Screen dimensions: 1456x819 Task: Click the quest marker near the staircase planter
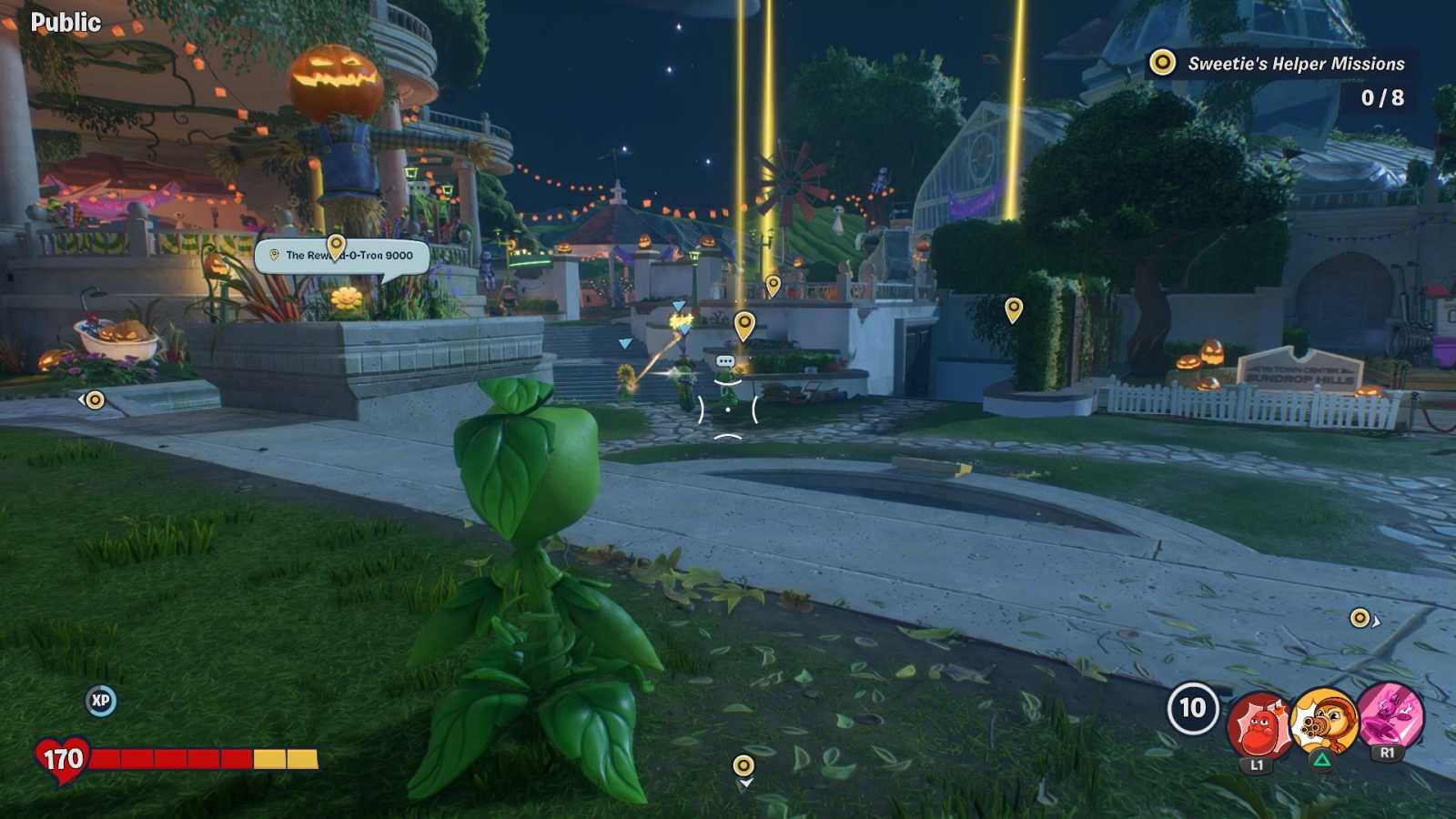click(x=746, y=323)
